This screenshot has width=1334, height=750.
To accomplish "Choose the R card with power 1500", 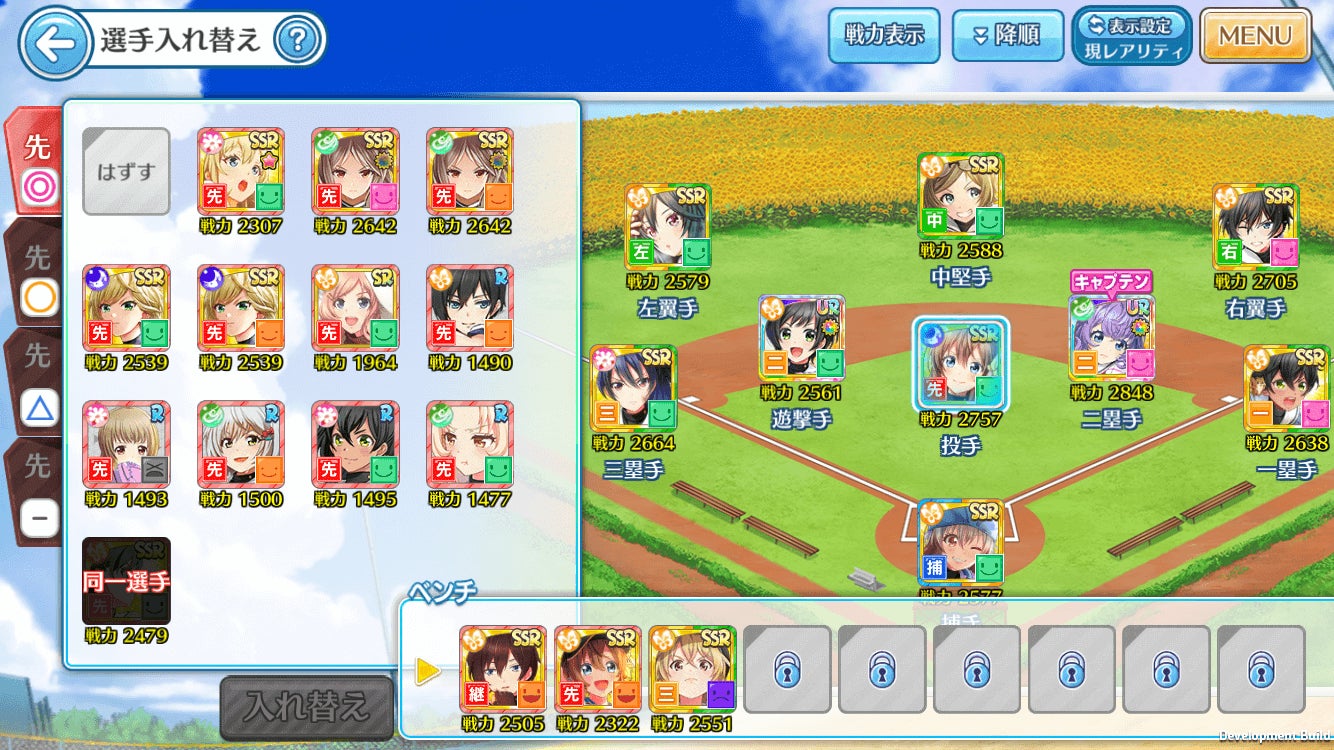I will [x=241, y=444].
